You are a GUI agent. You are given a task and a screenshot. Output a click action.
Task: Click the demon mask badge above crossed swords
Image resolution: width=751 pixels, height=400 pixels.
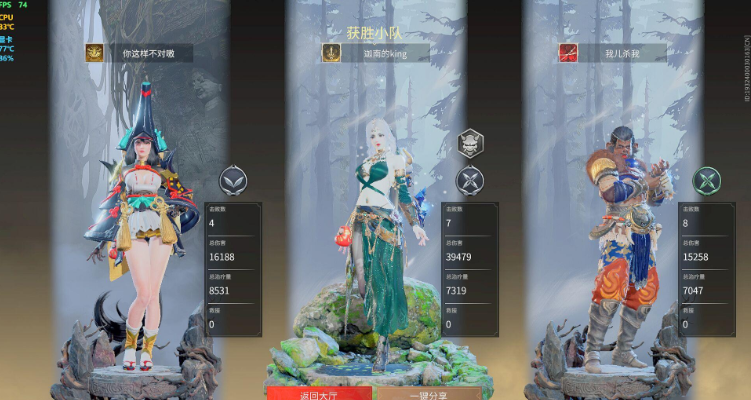tap(470, 143)
